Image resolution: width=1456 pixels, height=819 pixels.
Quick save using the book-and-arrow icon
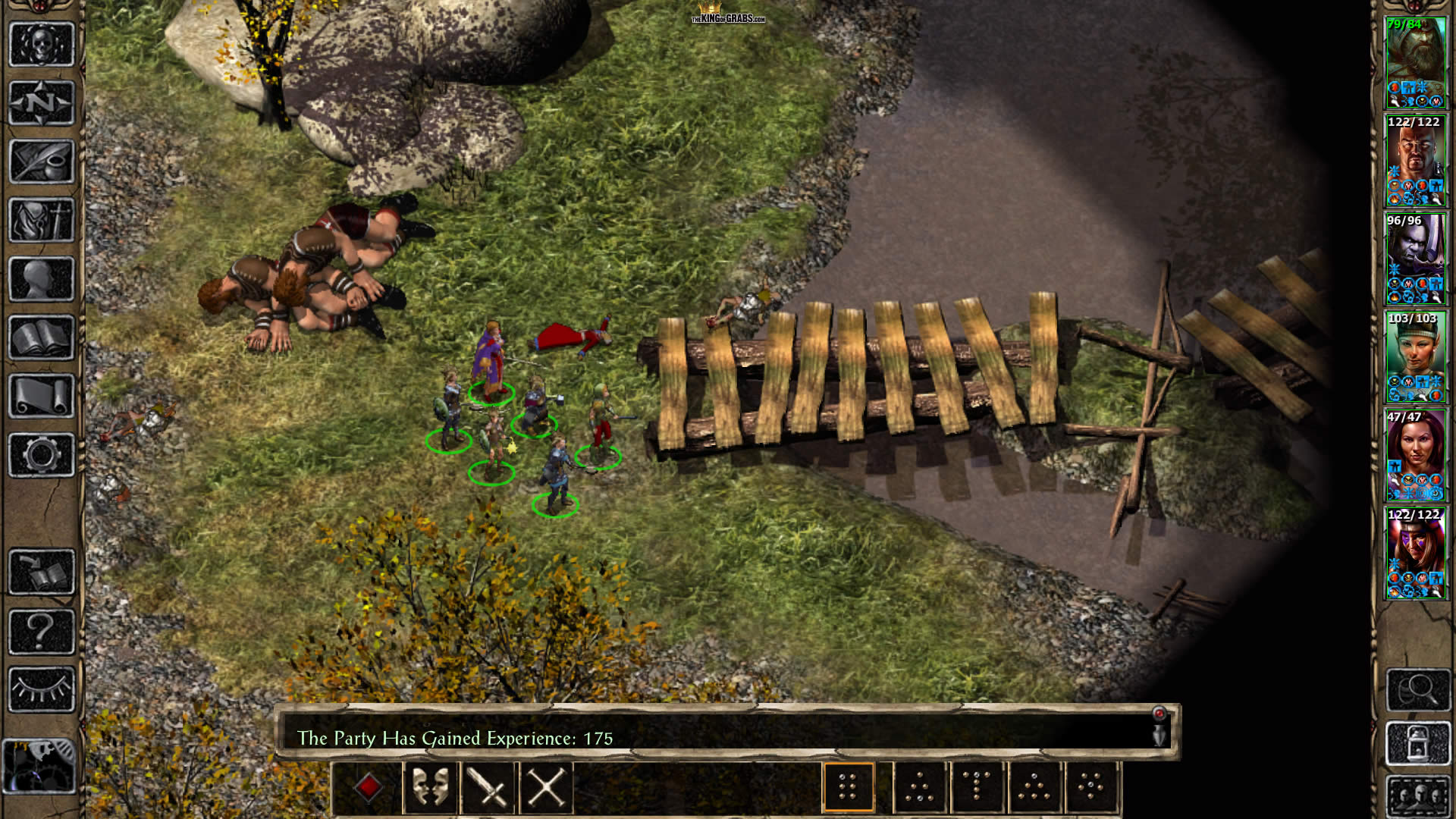tap(42, 572)
